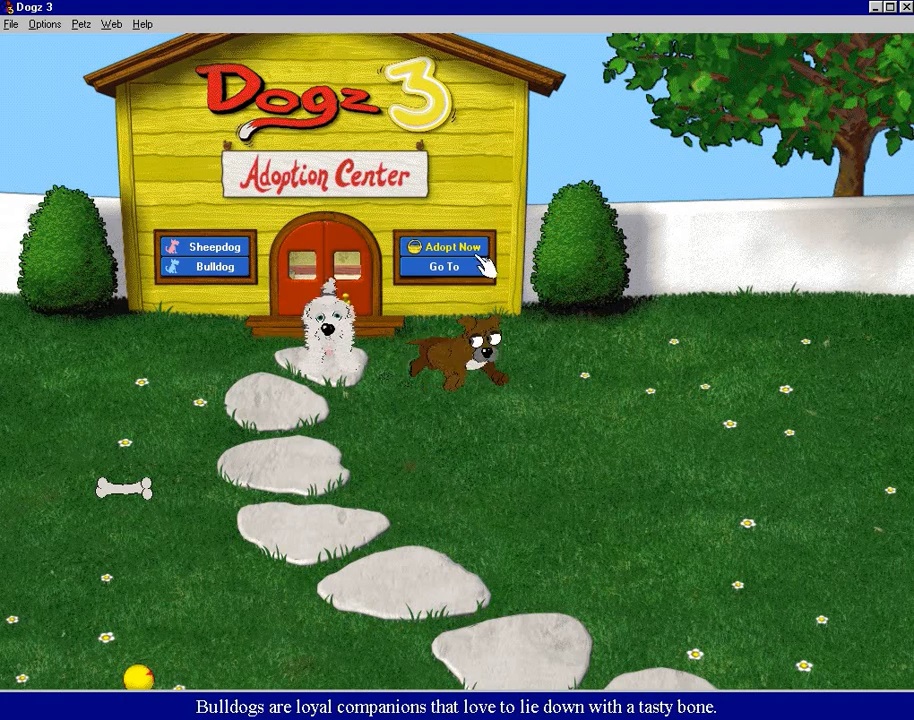This screenshot has height=720, width=914.
Task: Open the Web menu
Action: pyautogui.click(x=111, y=24)
